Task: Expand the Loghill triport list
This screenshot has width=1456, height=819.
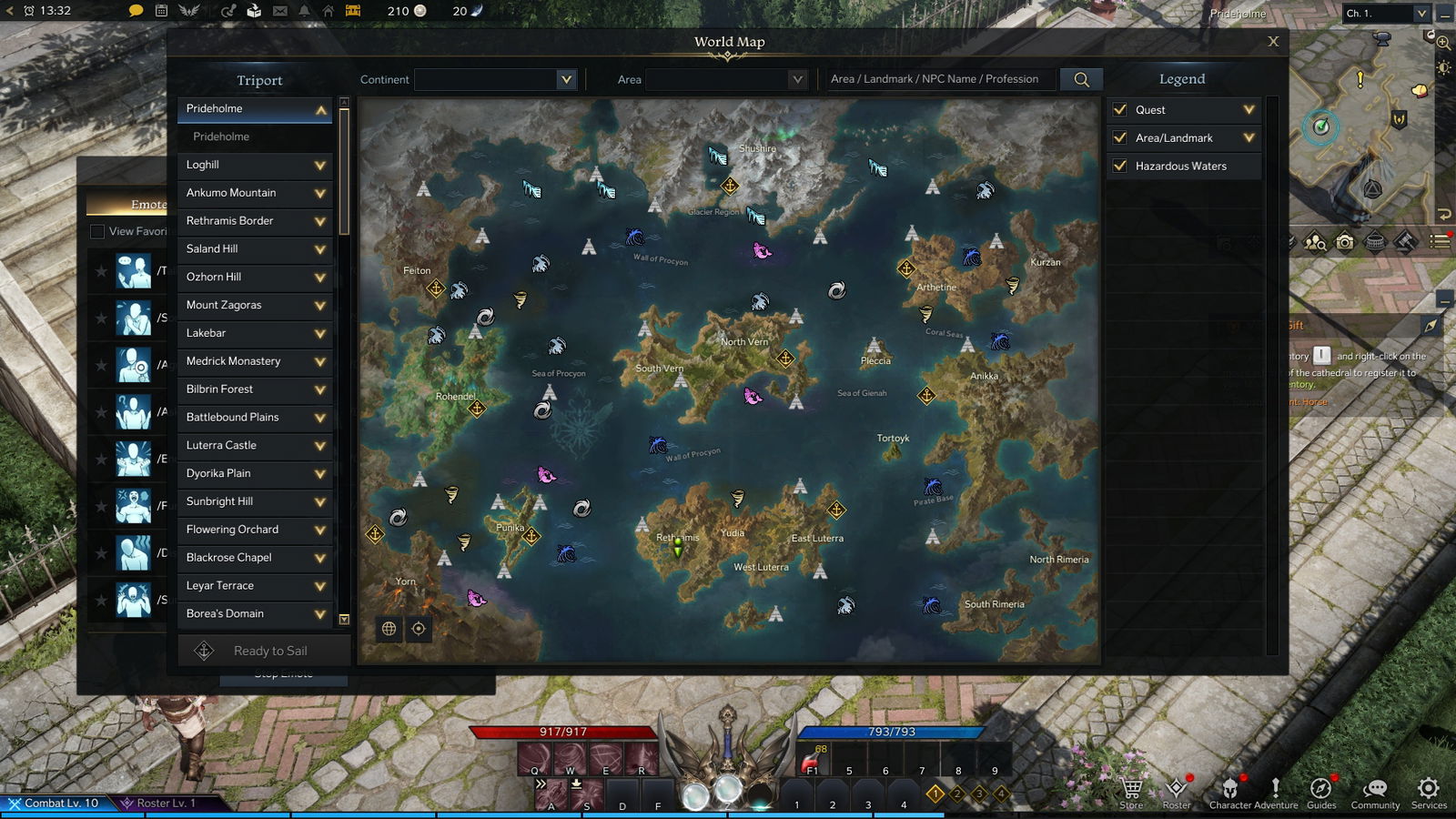Action: (x=320, y=166)
